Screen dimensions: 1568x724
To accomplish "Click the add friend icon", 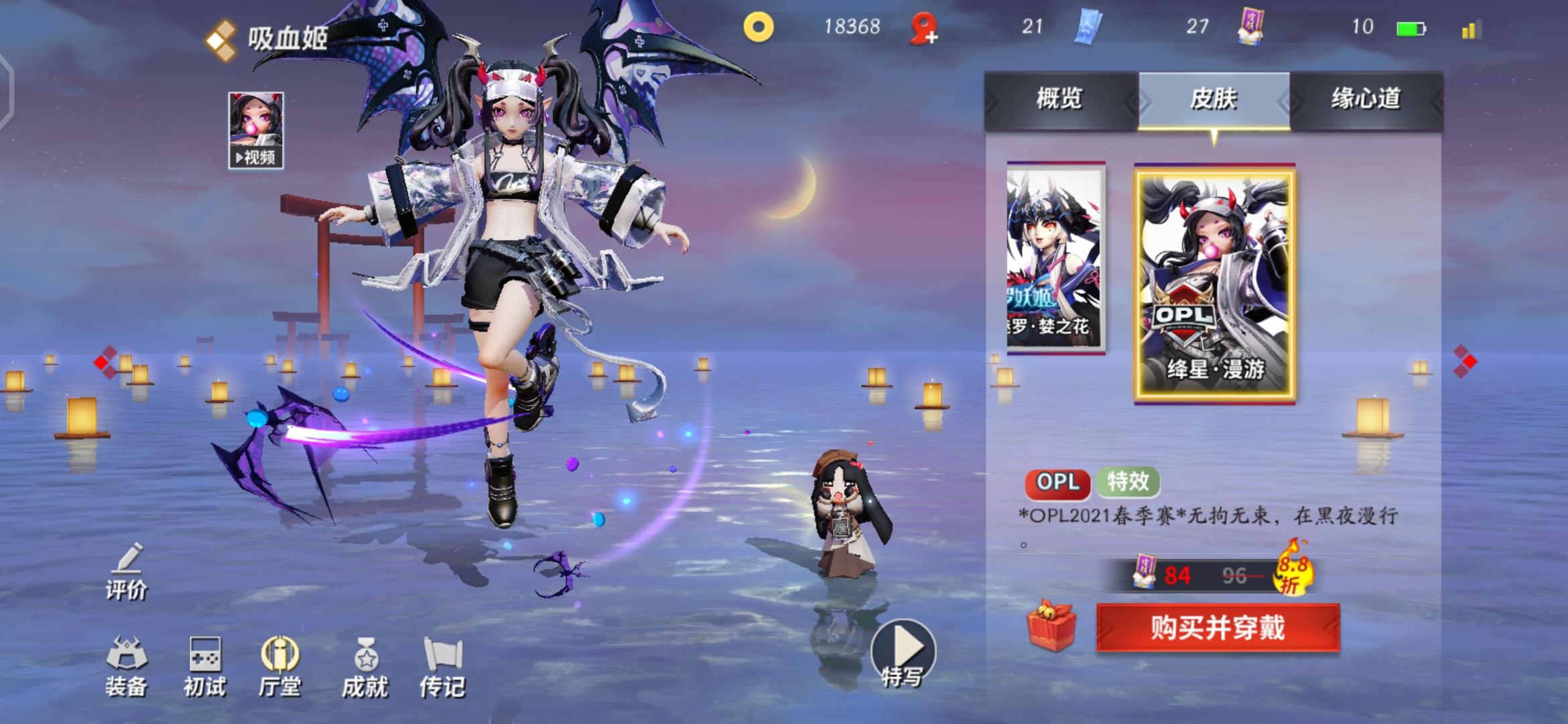I will click(925, 28).
